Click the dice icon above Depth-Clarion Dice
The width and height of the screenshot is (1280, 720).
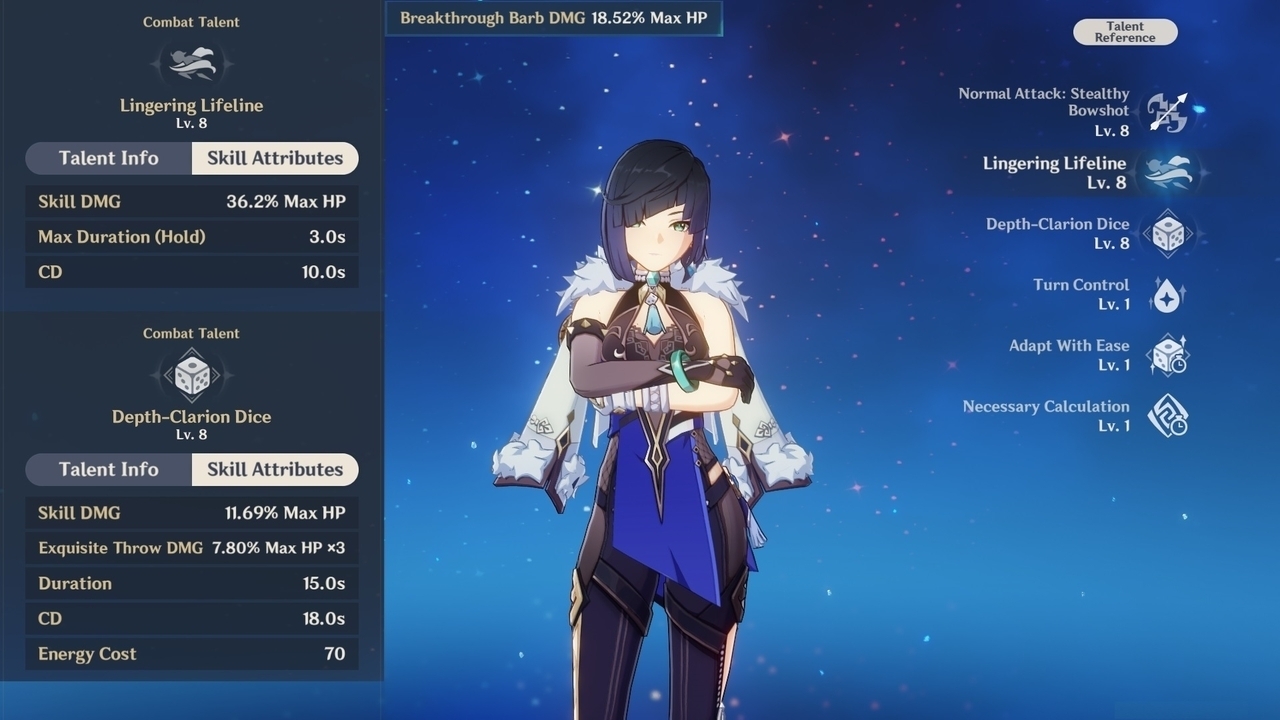point(191,374)
